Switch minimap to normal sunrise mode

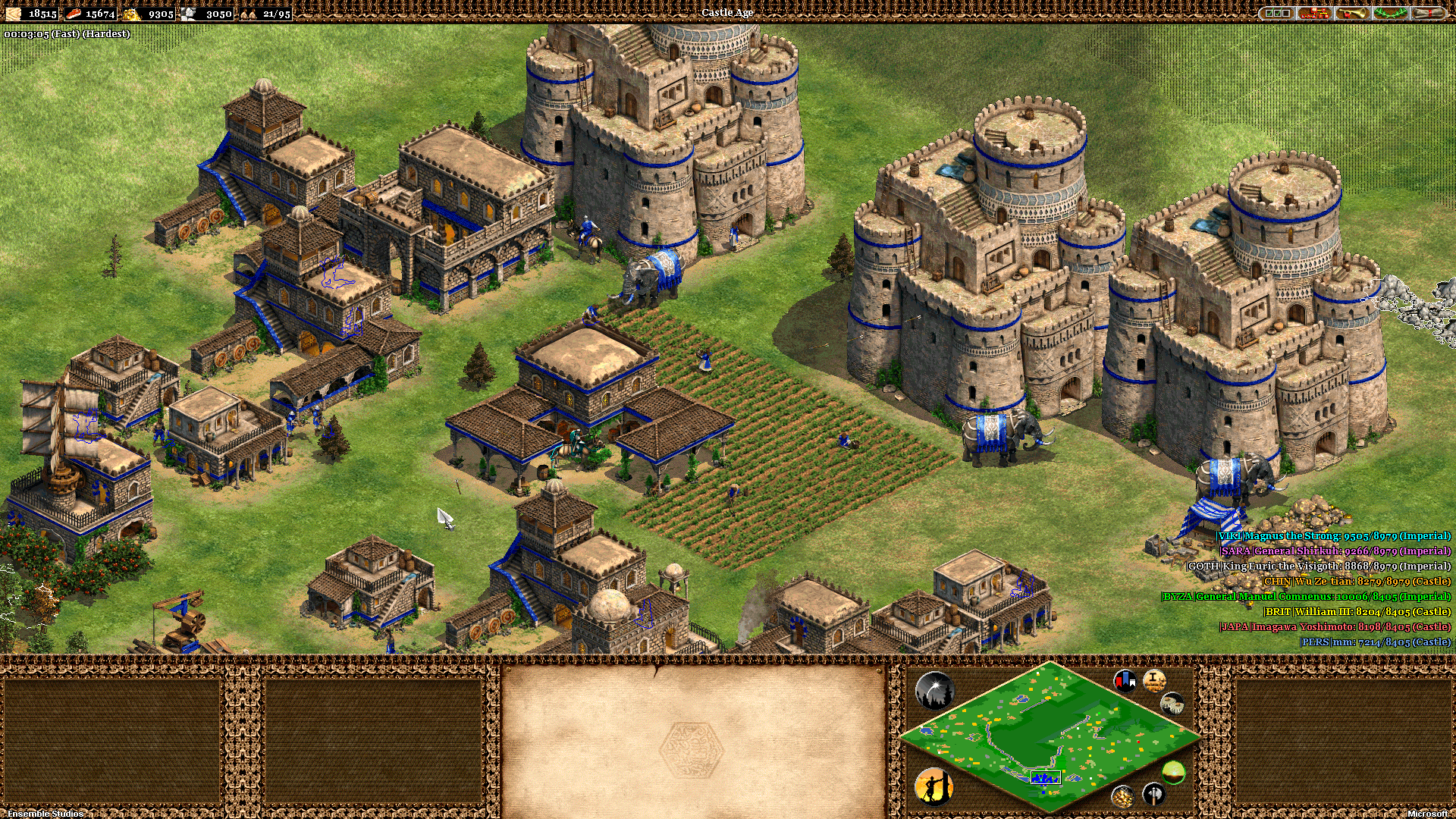click(x=1173, y=773)
